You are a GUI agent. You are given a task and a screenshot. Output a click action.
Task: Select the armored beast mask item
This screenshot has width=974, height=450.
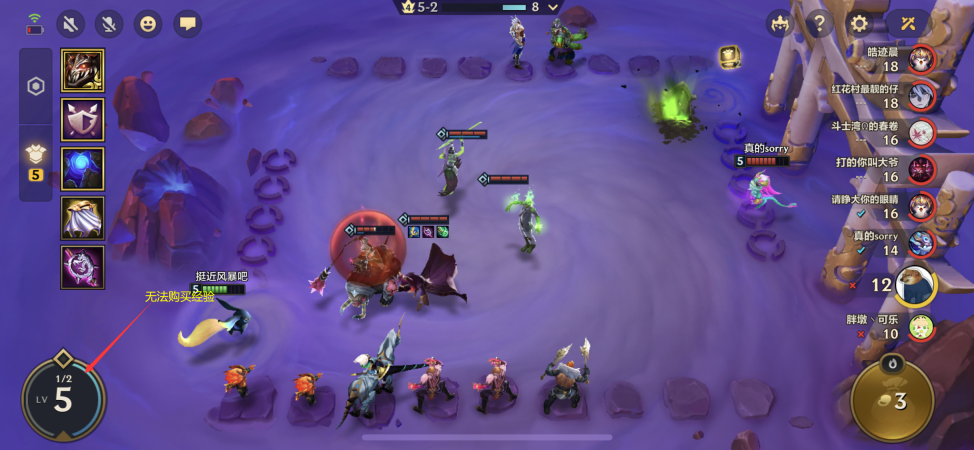pos(82,70)
